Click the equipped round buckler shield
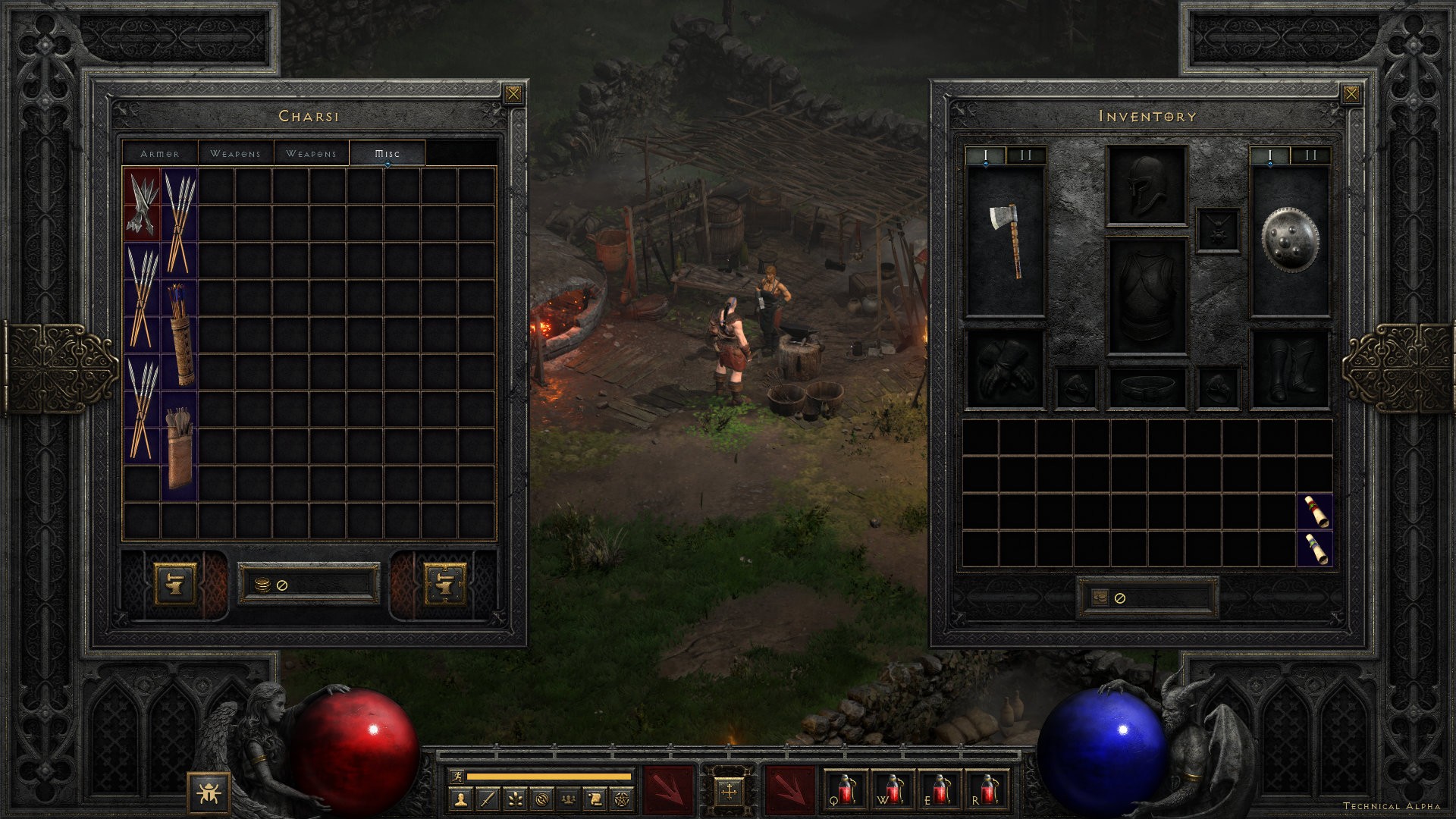Screen dimensions: 1456x819 [x=1290, y=240]
